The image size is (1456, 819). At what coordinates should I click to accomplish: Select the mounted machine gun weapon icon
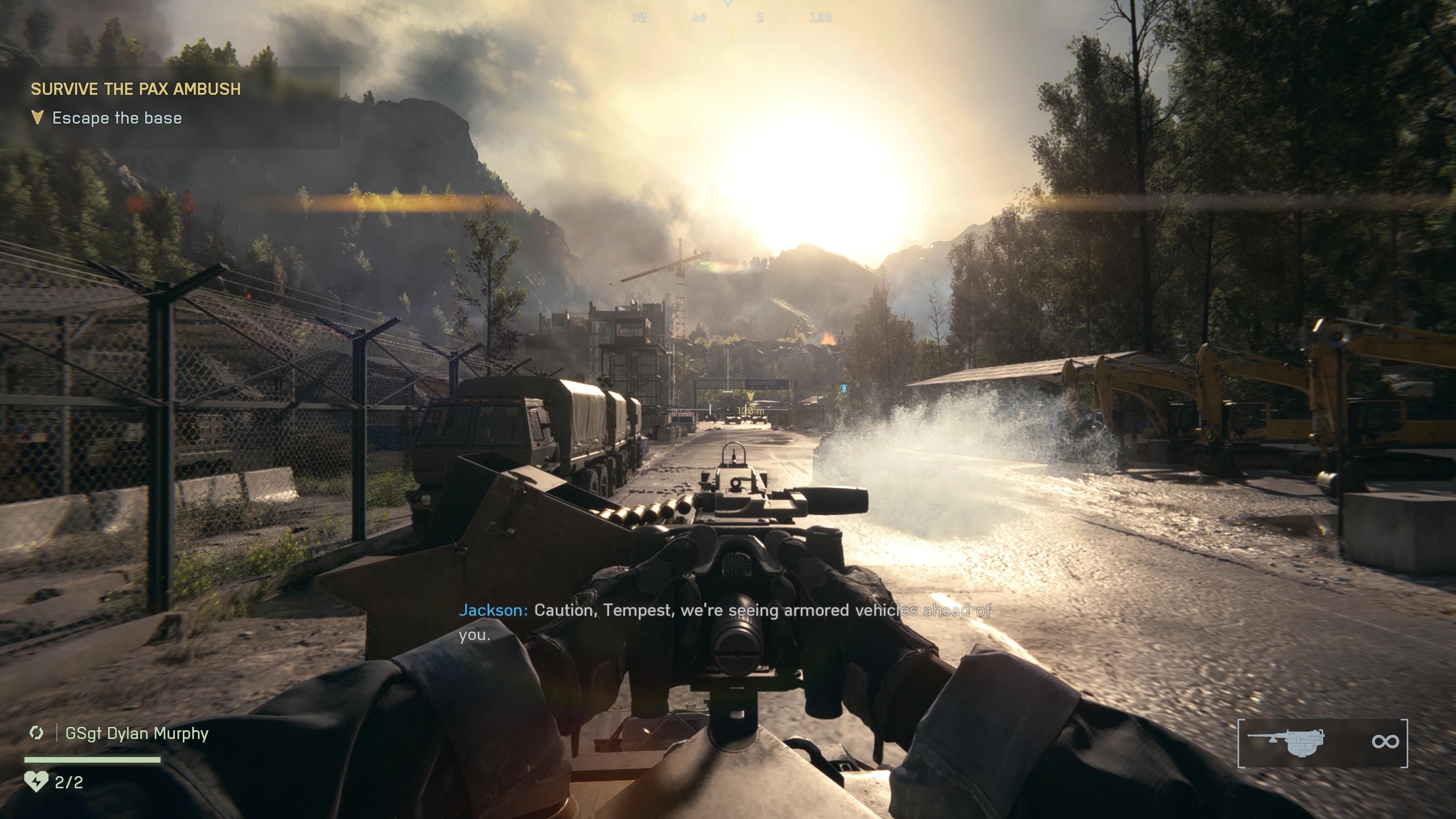click(1286, 742)
